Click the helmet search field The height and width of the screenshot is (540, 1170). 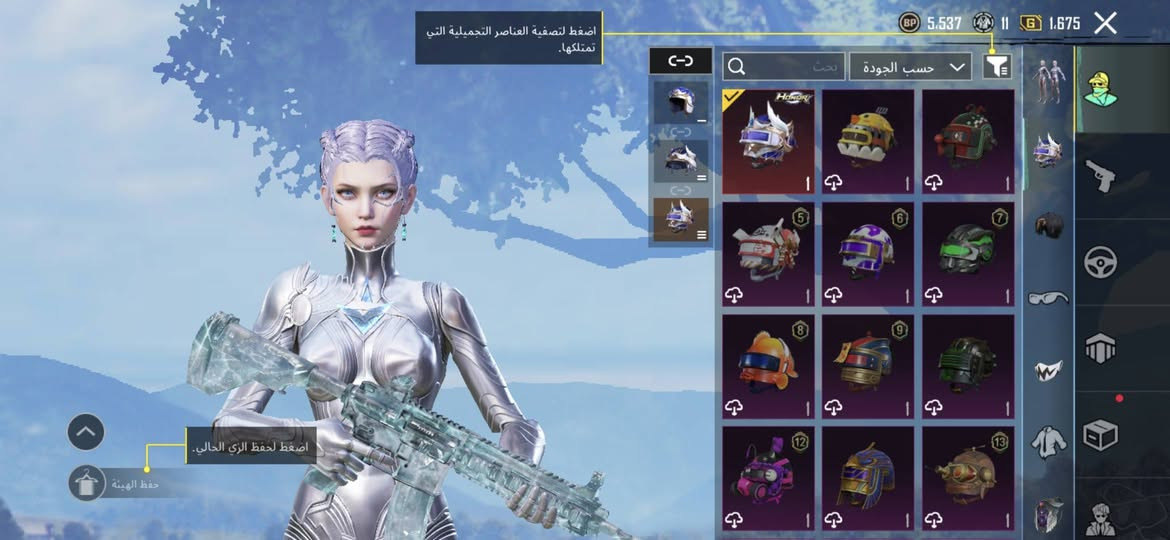point(783,67)
